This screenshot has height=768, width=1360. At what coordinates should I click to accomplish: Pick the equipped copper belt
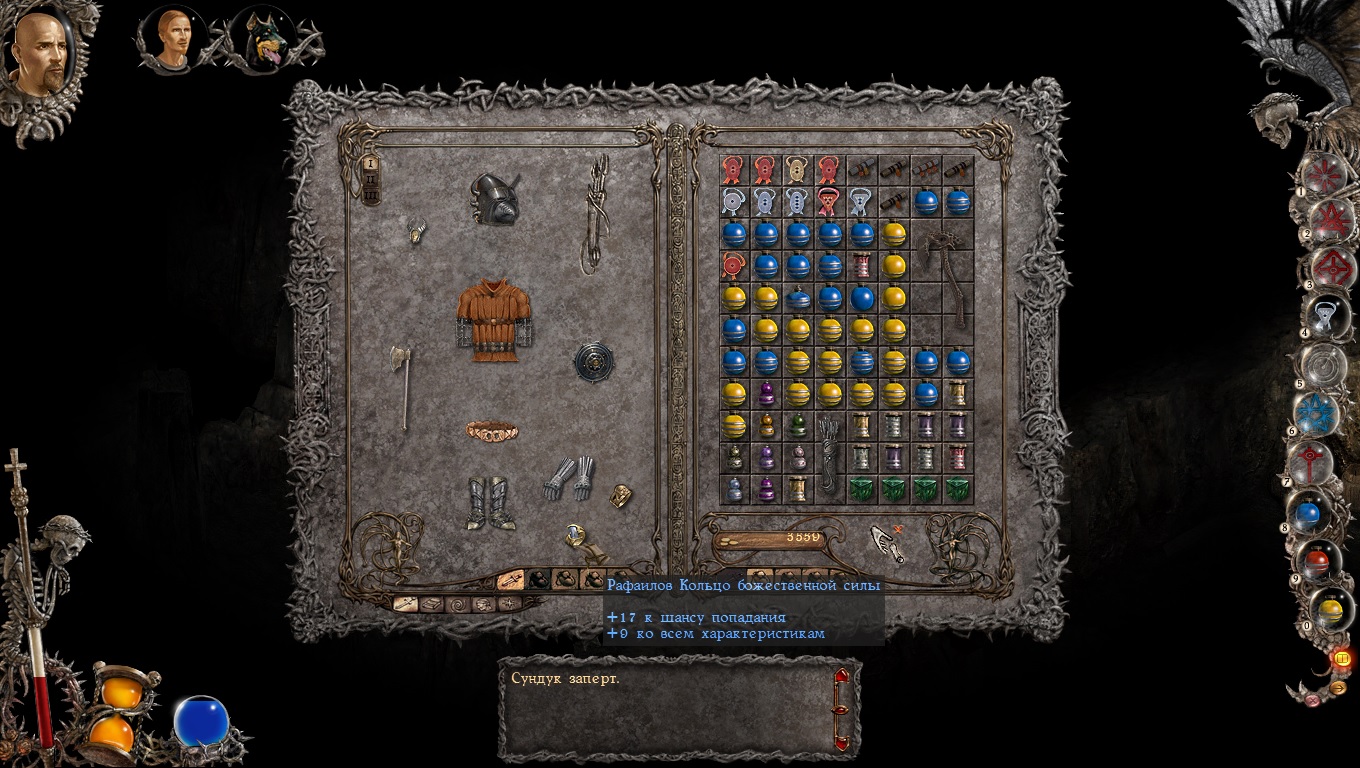coord(492,431)
